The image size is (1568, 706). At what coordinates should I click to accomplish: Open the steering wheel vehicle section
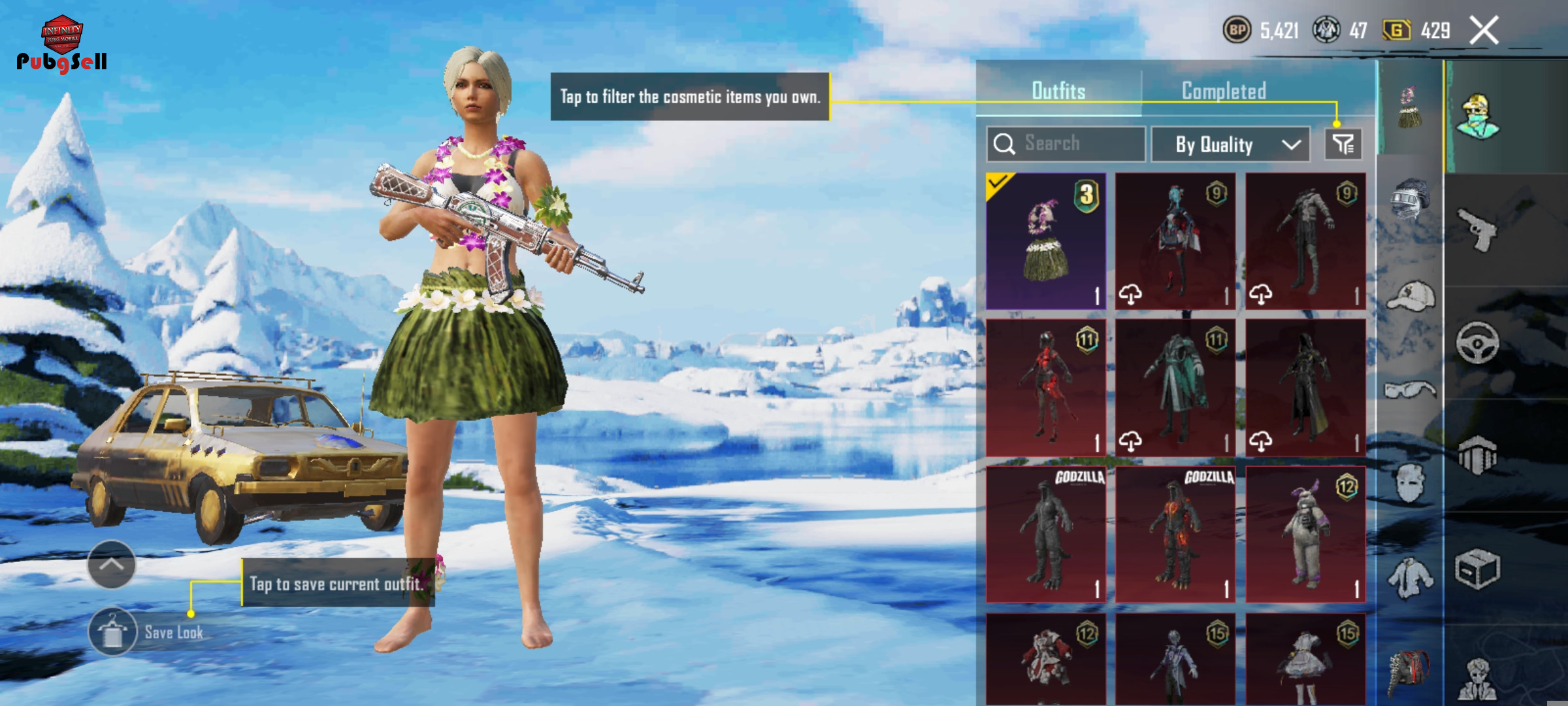1478,342
